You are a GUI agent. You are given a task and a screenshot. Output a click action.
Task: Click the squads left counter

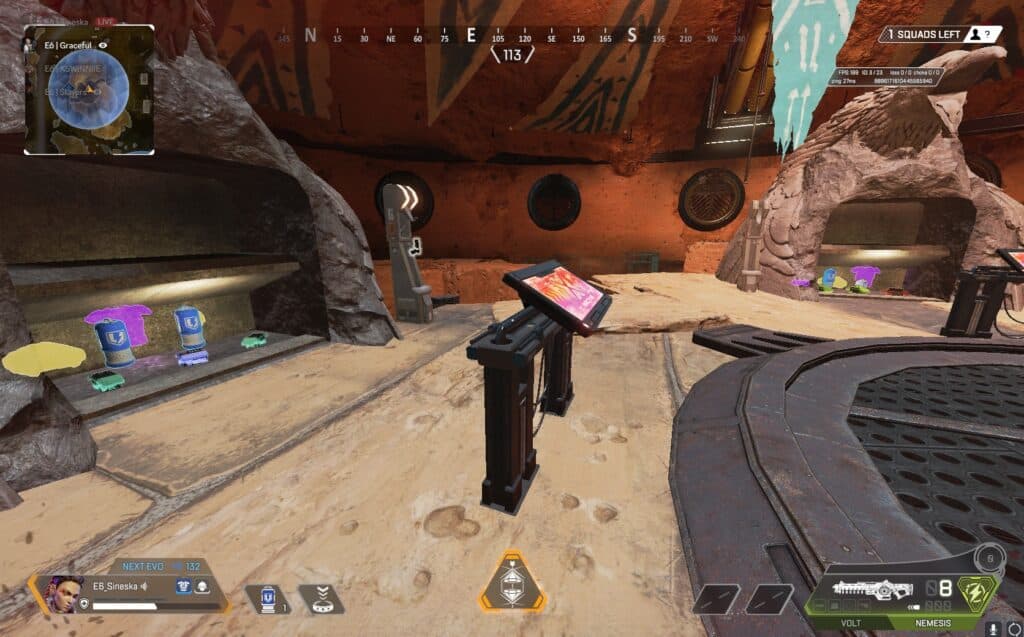click(940, 34)
